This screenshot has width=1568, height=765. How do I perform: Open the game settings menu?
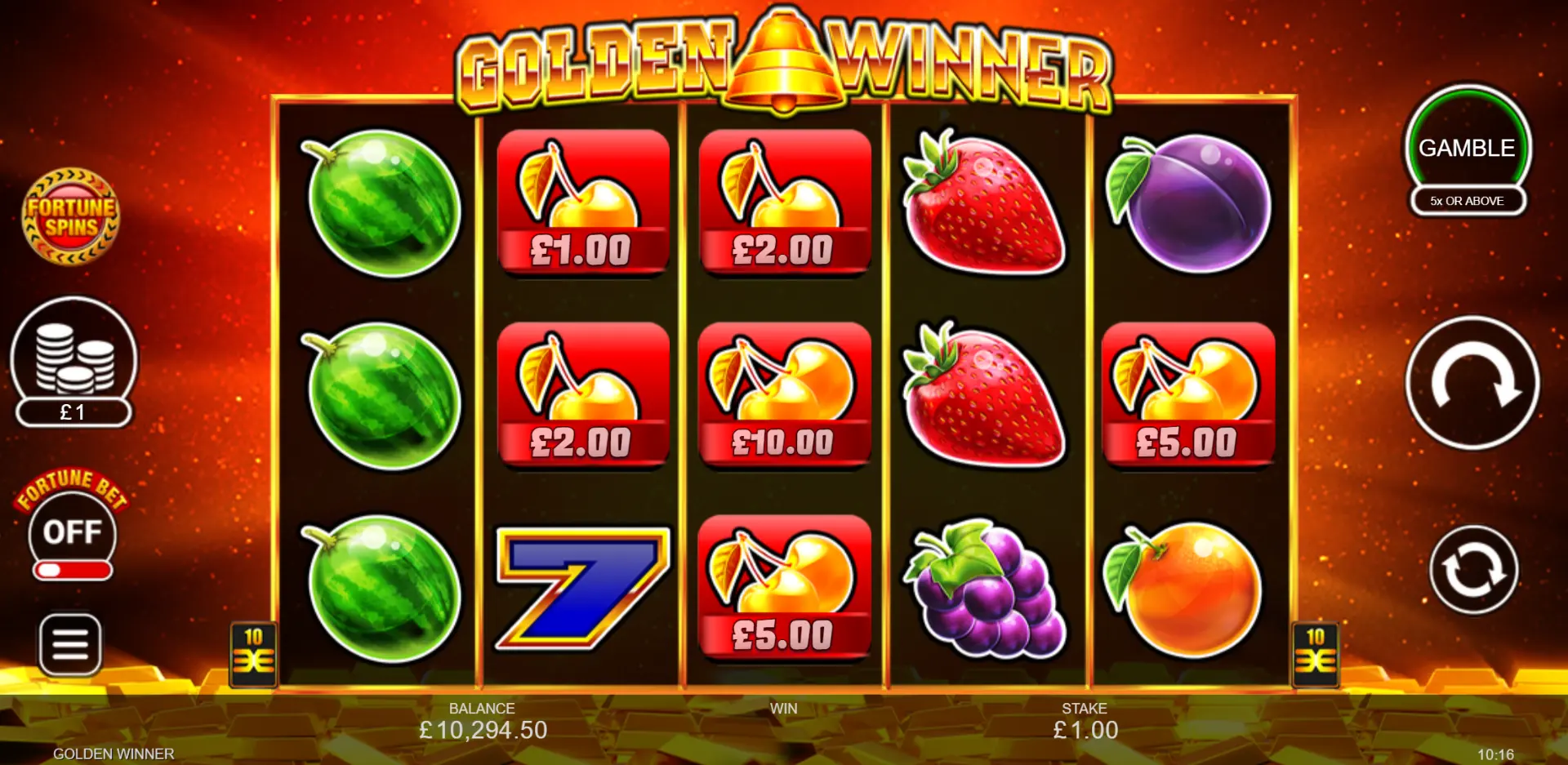point(72,645)
